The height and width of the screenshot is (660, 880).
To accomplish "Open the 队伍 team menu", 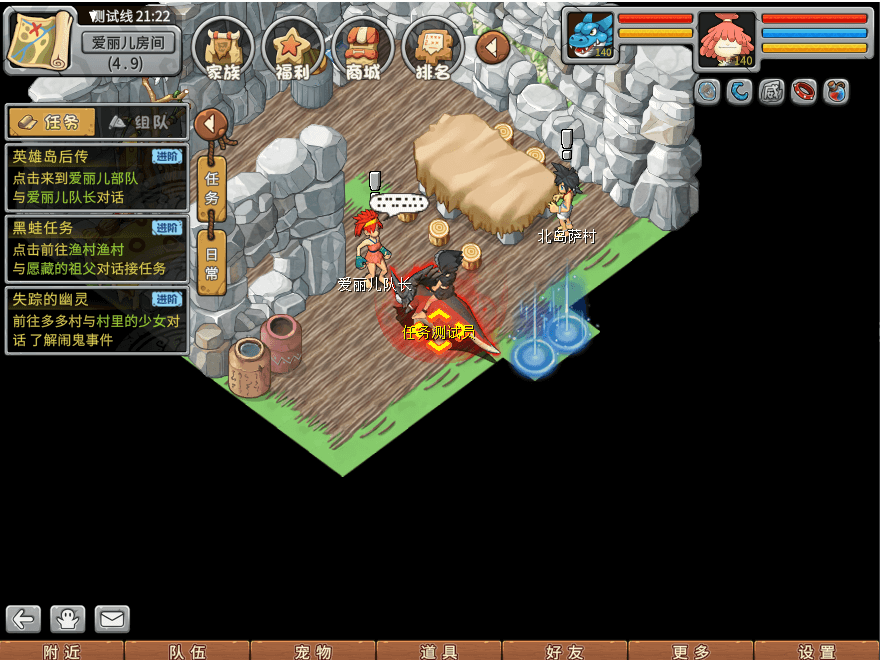I will click(x=188, y=651).
